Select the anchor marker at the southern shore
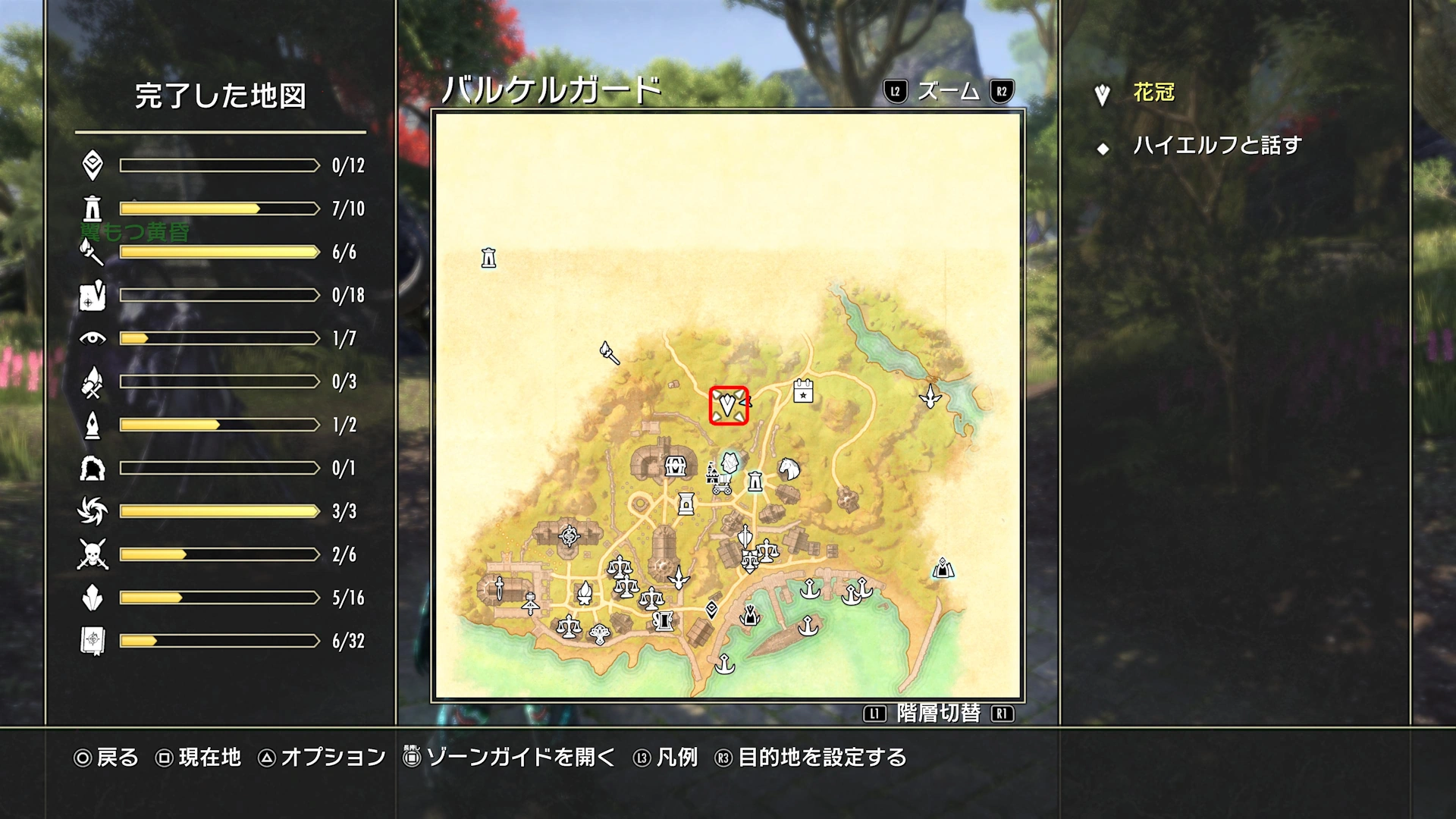 pyautogui.click(x=725, y=664)
